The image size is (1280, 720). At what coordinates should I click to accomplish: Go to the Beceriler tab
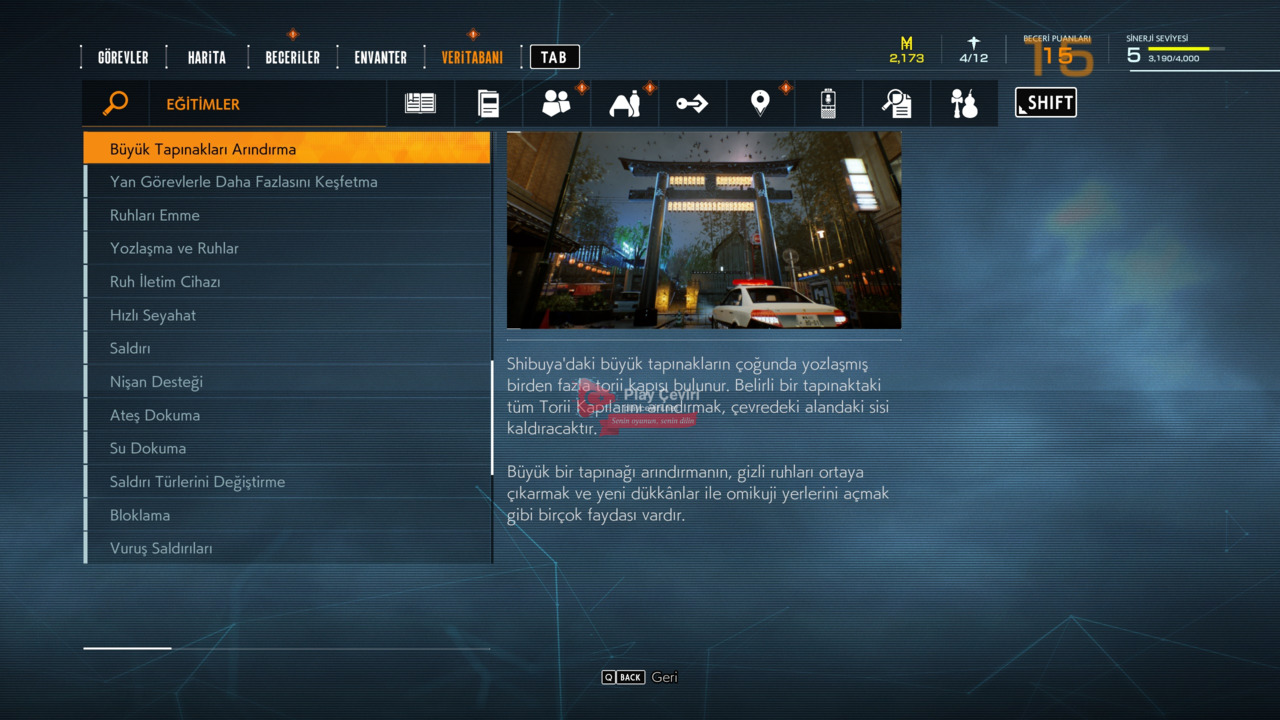click(292, 58)
